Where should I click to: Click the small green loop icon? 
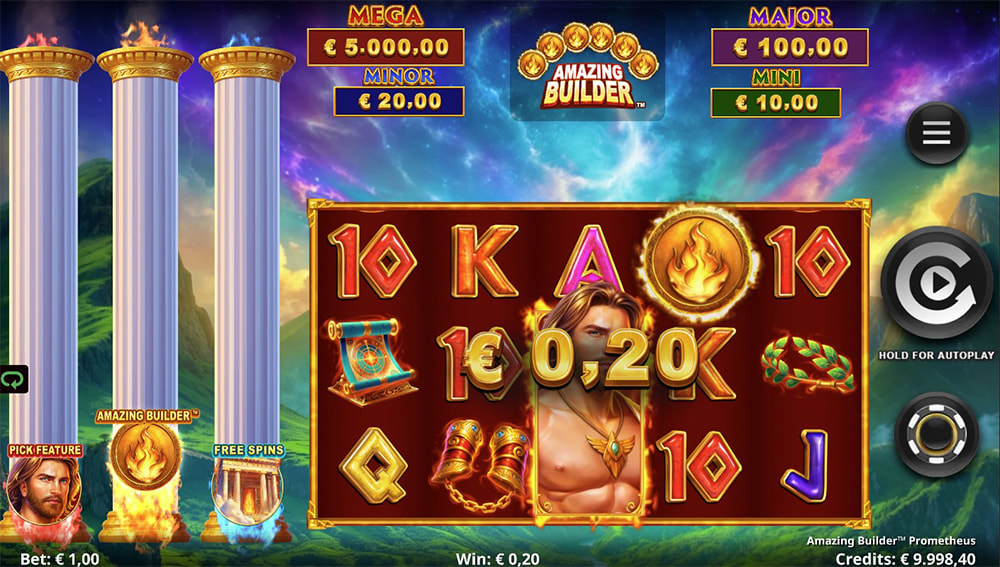coord(12,380)
